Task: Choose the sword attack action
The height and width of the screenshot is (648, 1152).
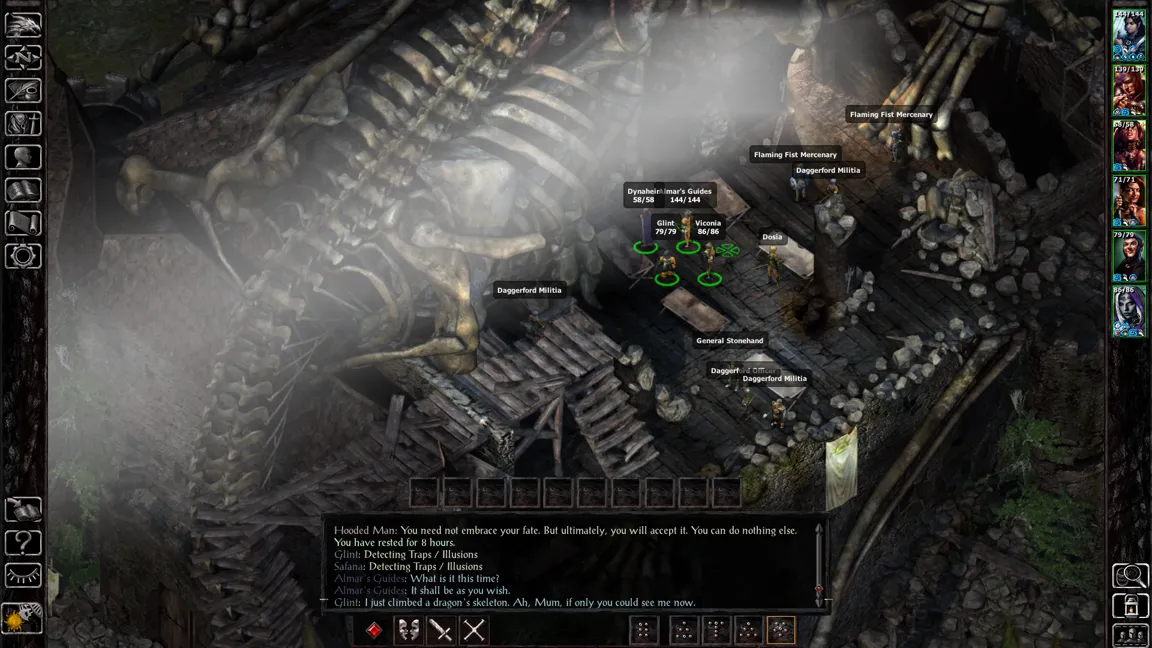Action: [x=441, y=630]
